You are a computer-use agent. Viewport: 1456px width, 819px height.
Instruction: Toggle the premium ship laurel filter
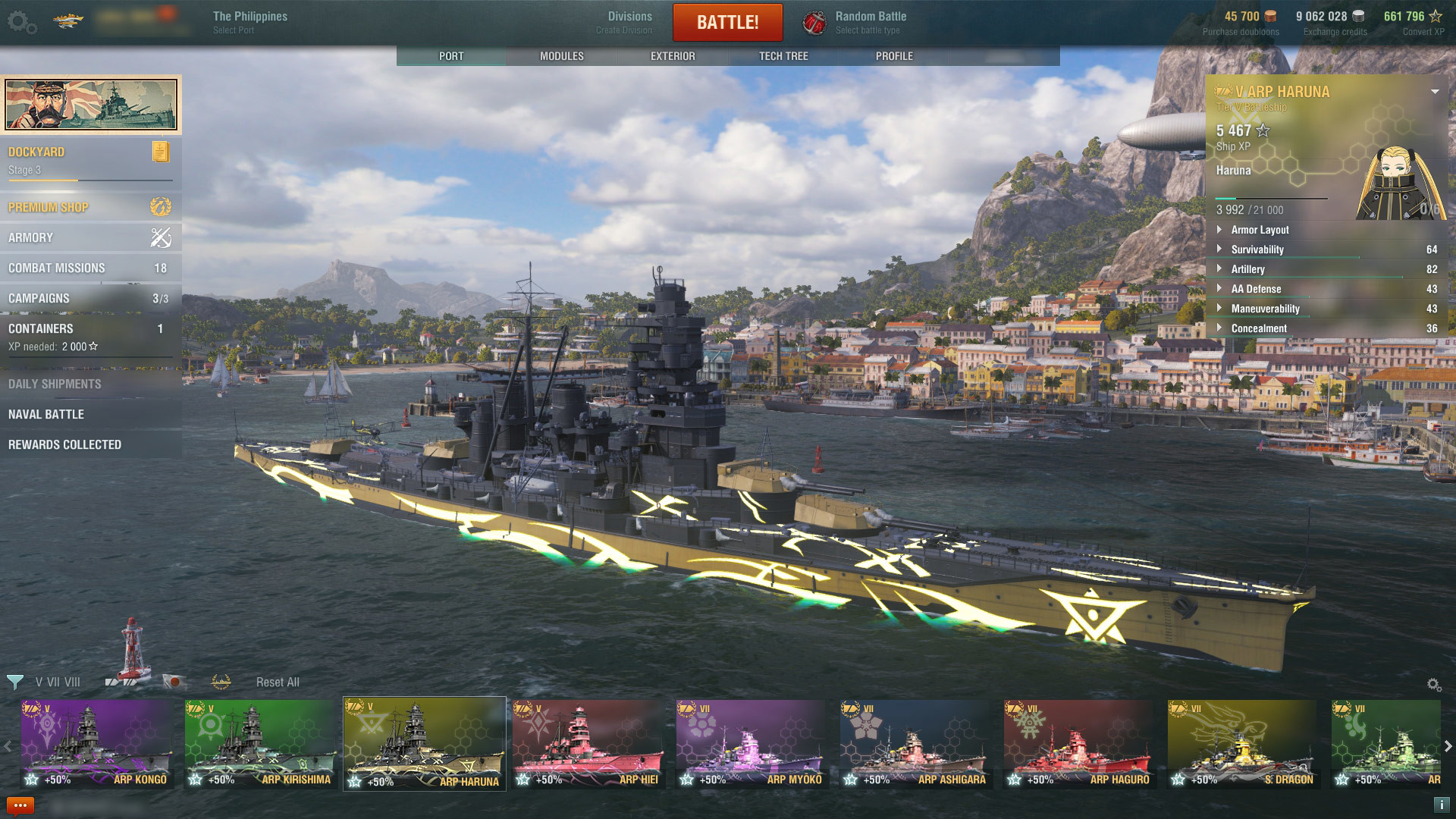click(x=220, y=682)
